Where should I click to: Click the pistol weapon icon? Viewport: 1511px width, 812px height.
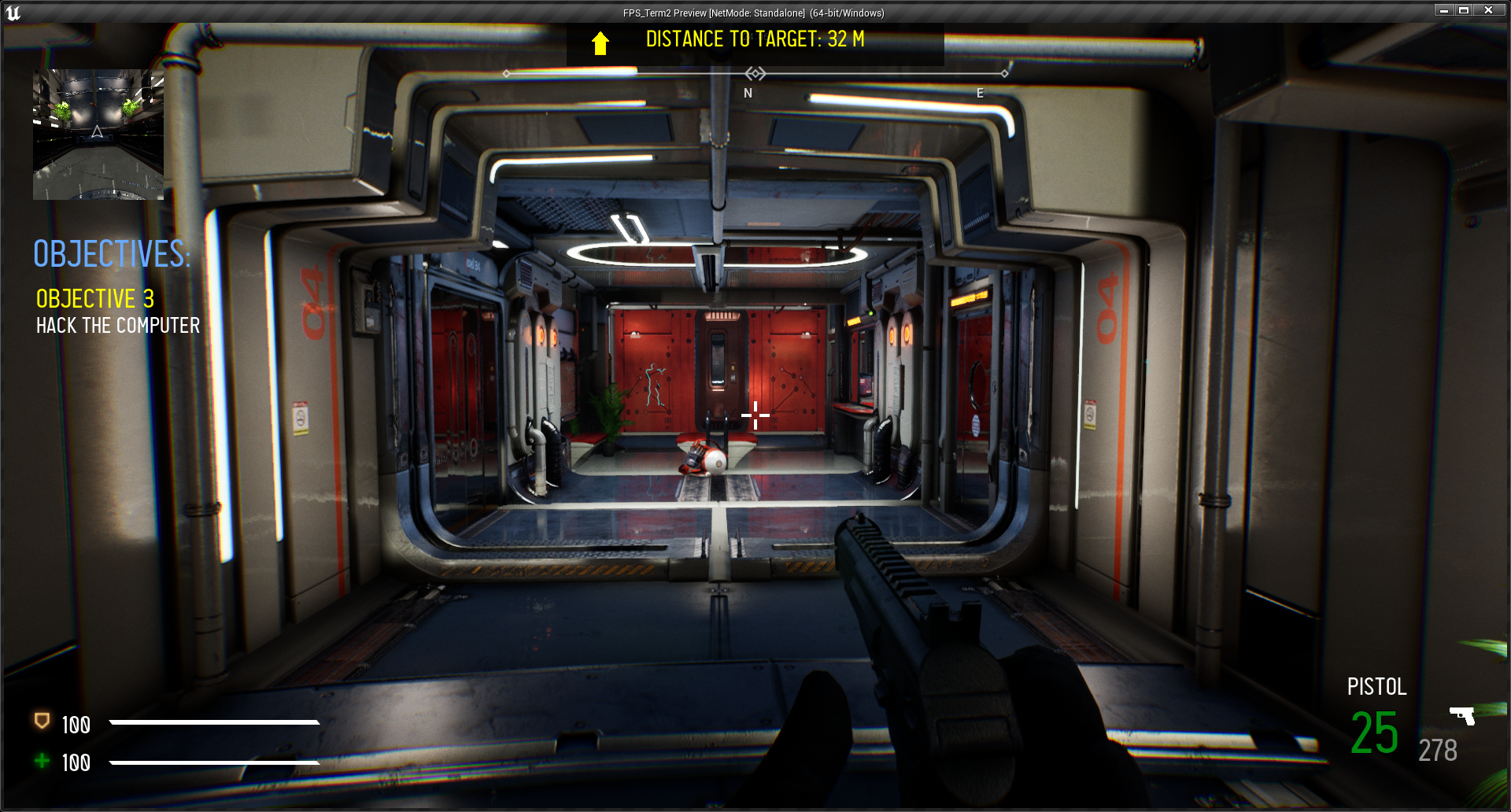tap(1462, 715)
